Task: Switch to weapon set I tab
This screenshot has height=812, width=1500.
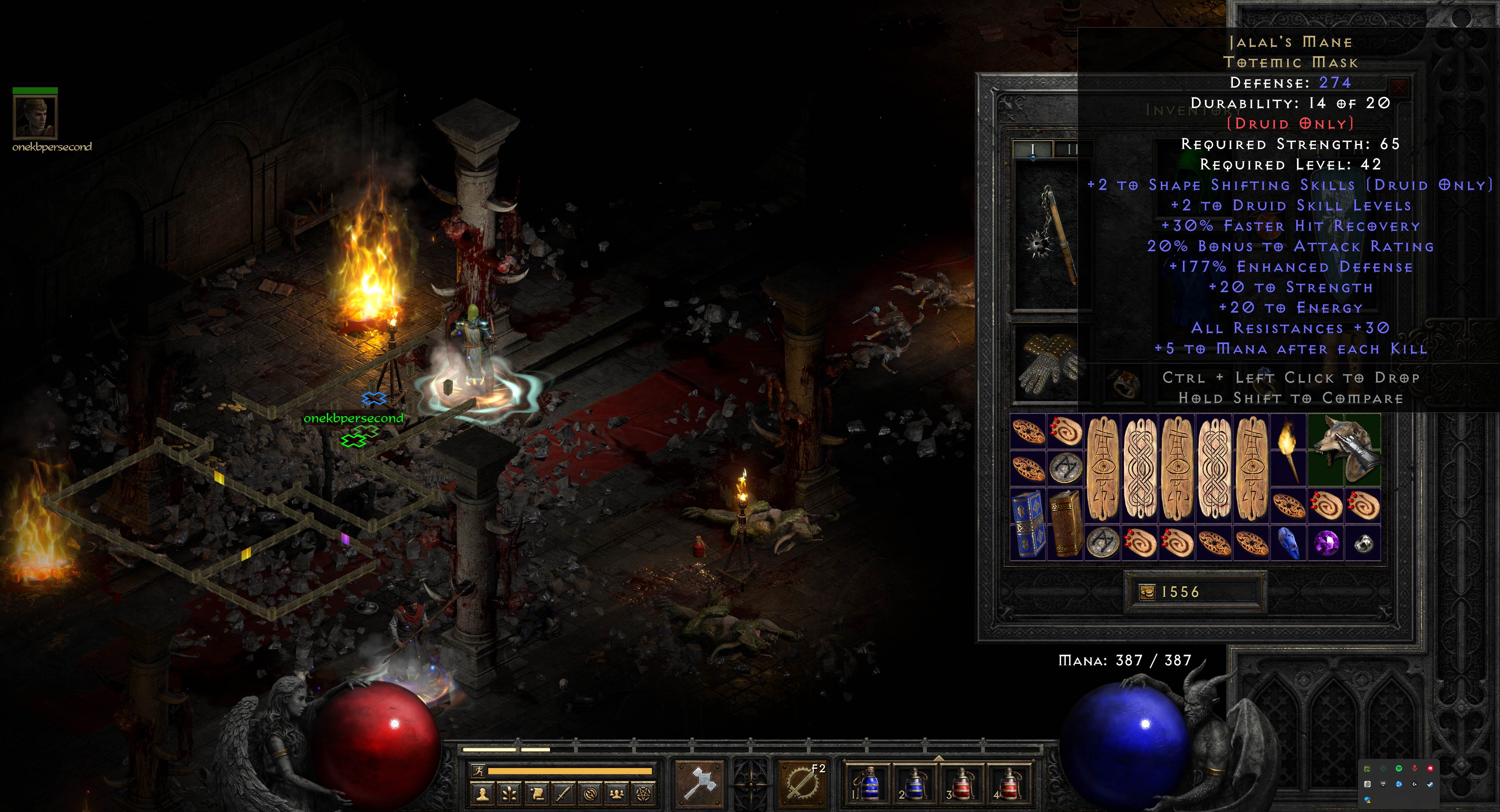Action: 1032,149
